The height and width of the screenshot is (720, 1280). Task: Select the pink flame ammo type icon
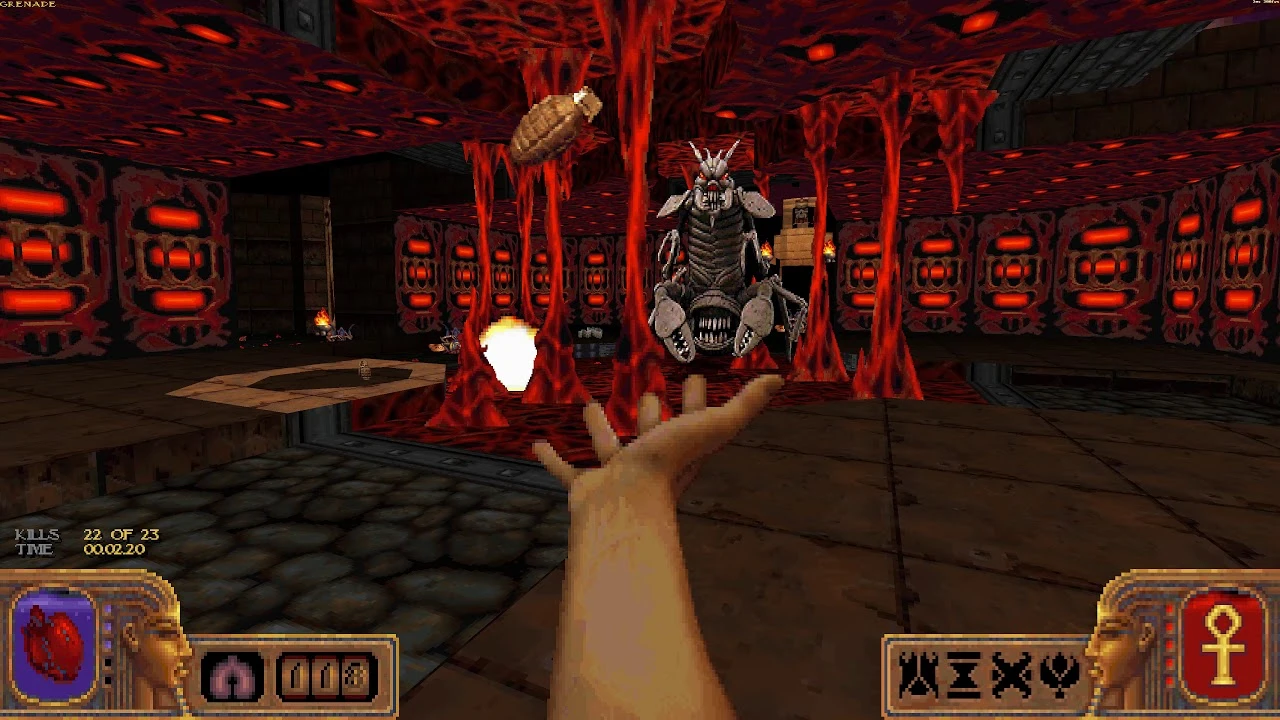pyautogui.click(x=231, y=675)
